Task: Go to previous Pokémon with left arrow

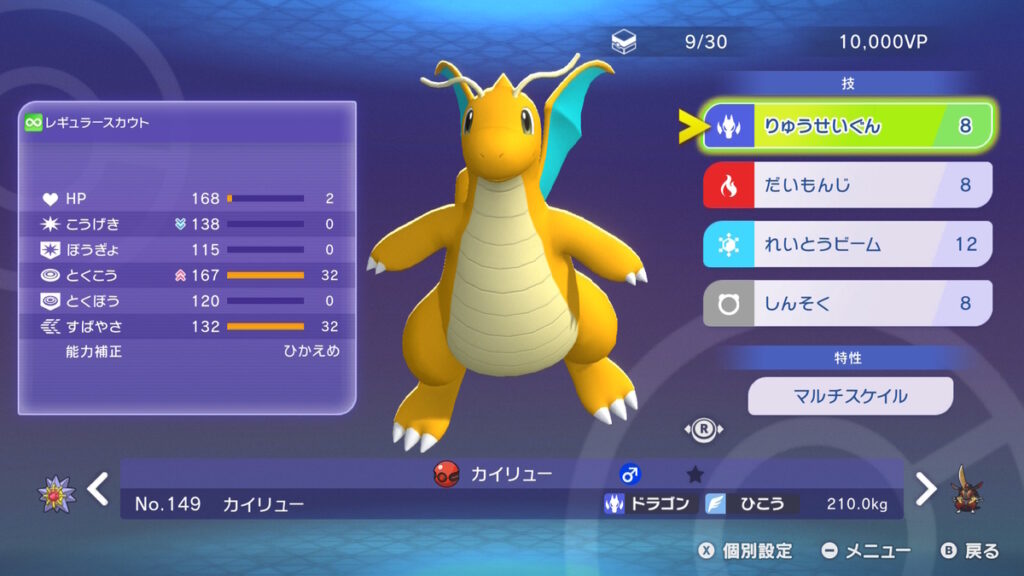Action: tap(97, 489)
